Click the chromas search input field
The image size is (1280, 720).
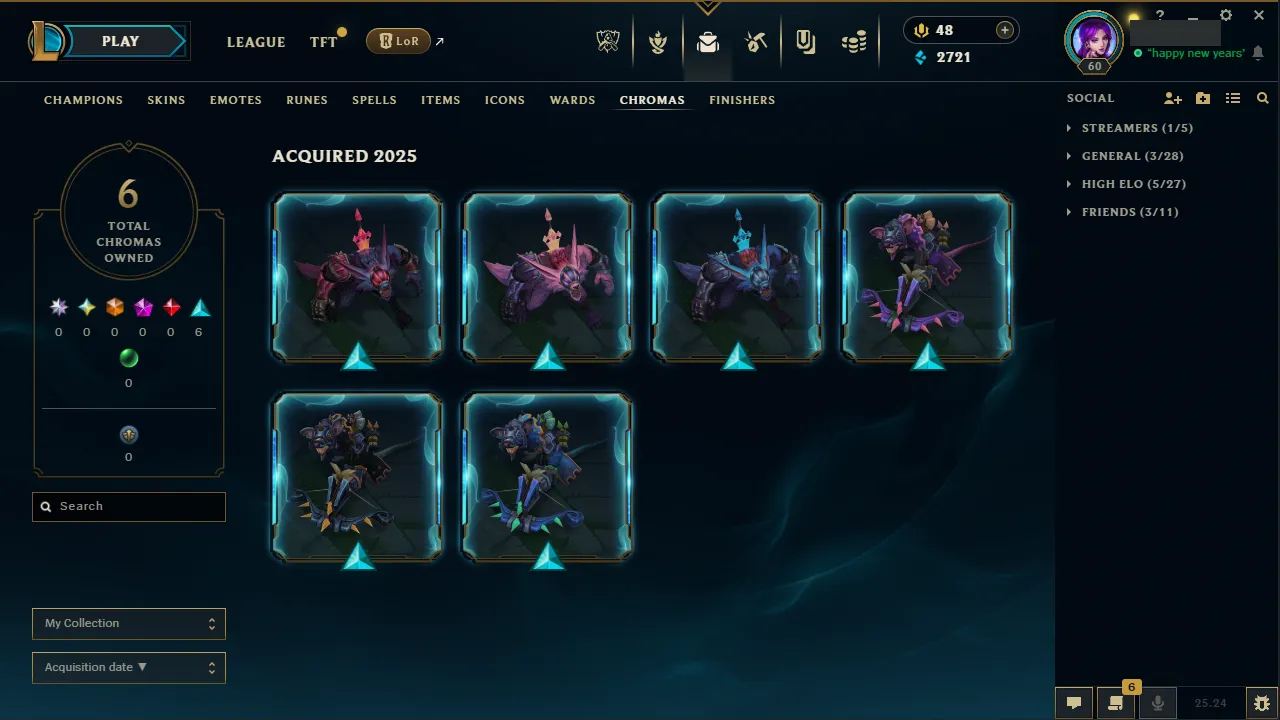coord(128,506)
